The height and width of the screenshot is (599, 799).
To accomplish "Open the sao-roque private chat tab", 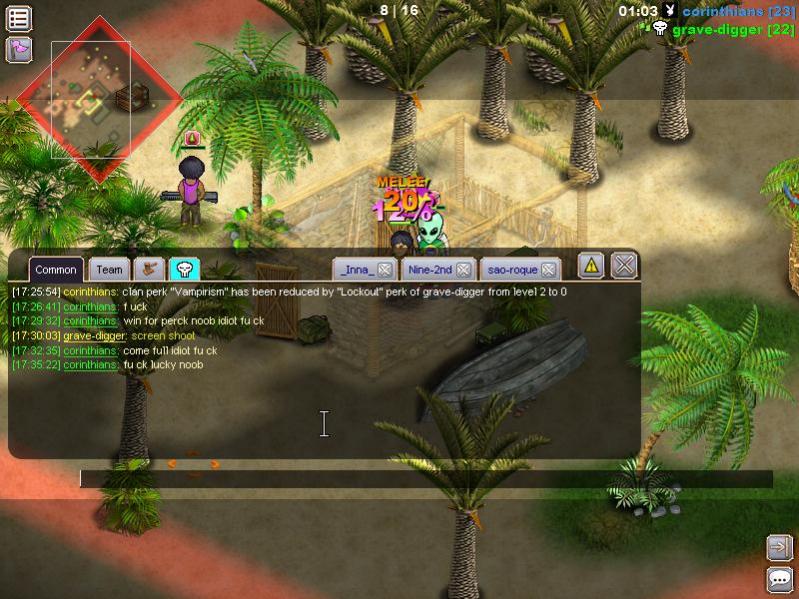I will pyautogui.click(x=509, y=269).
